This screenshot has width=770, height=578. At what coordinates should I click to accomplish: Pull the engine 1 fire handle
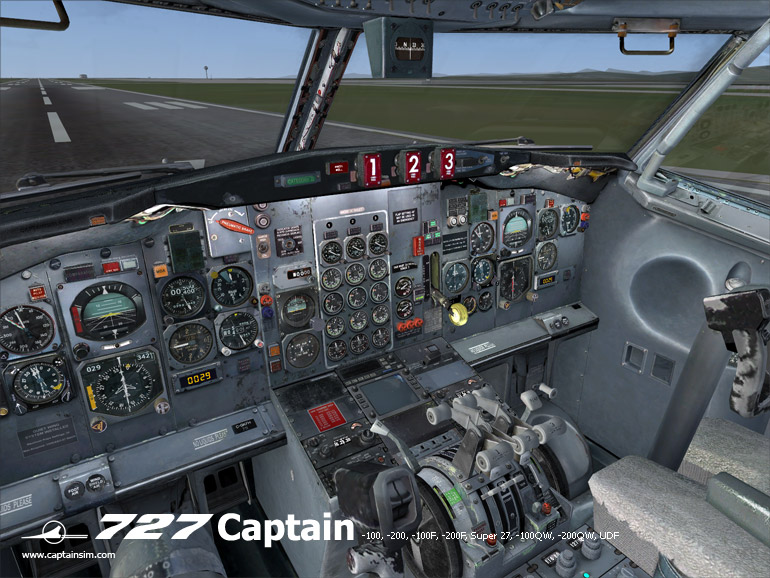click(x=372, y=168)
